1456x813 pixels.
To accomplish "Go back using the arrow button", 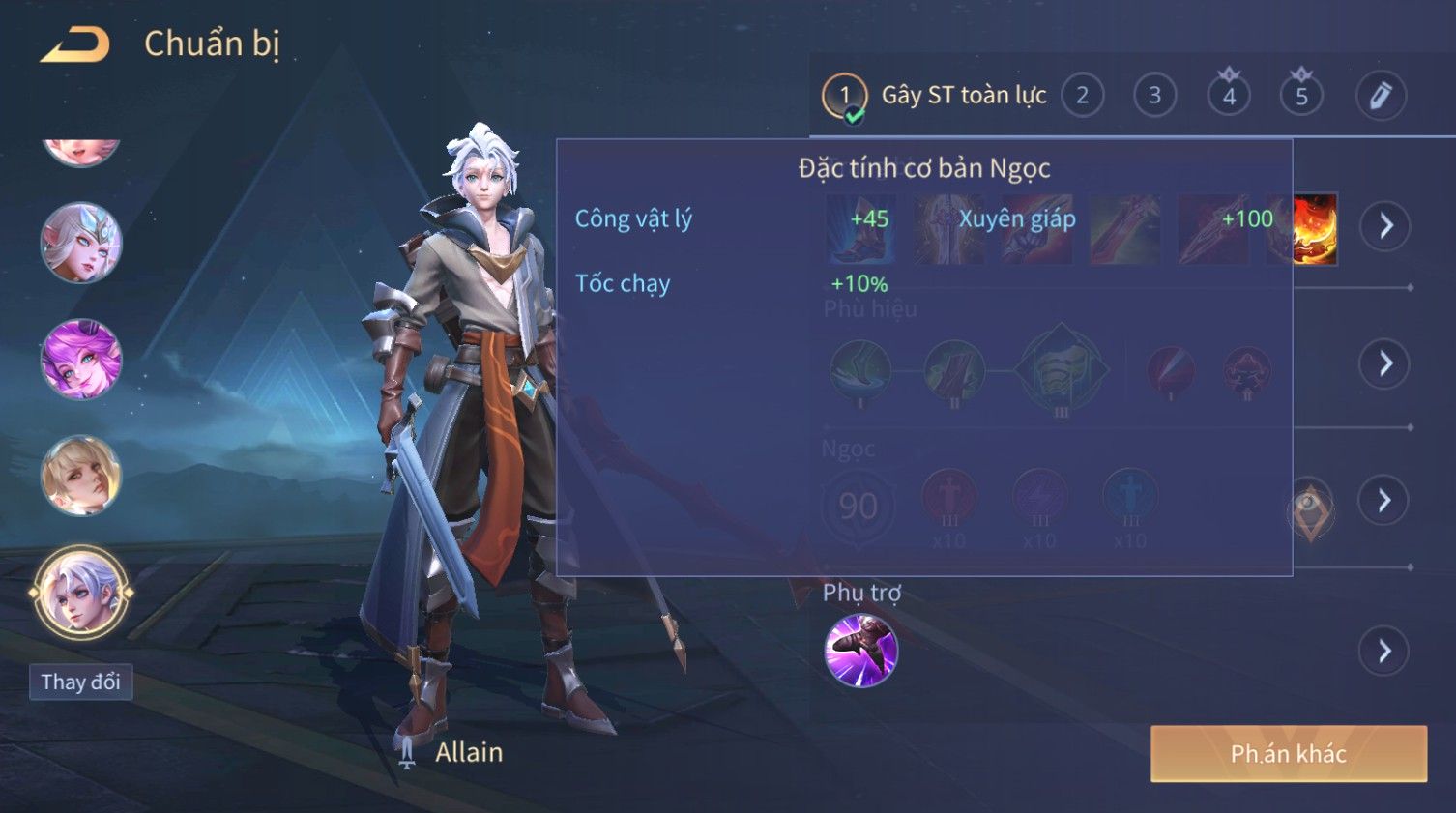I will click(75, 45).
